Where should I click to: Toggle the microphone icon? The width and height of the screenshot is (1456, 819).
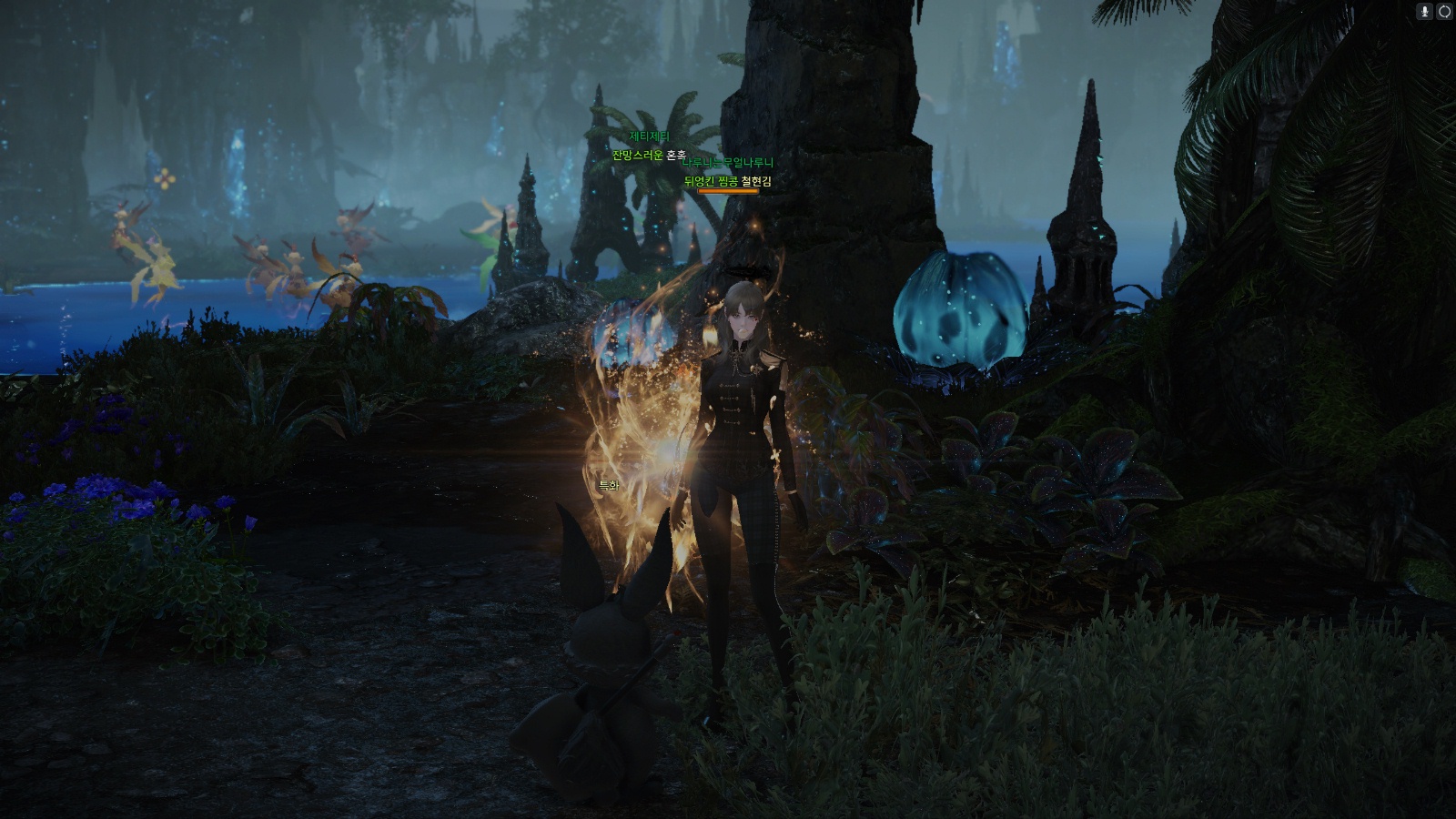[x=1425, y=12]
